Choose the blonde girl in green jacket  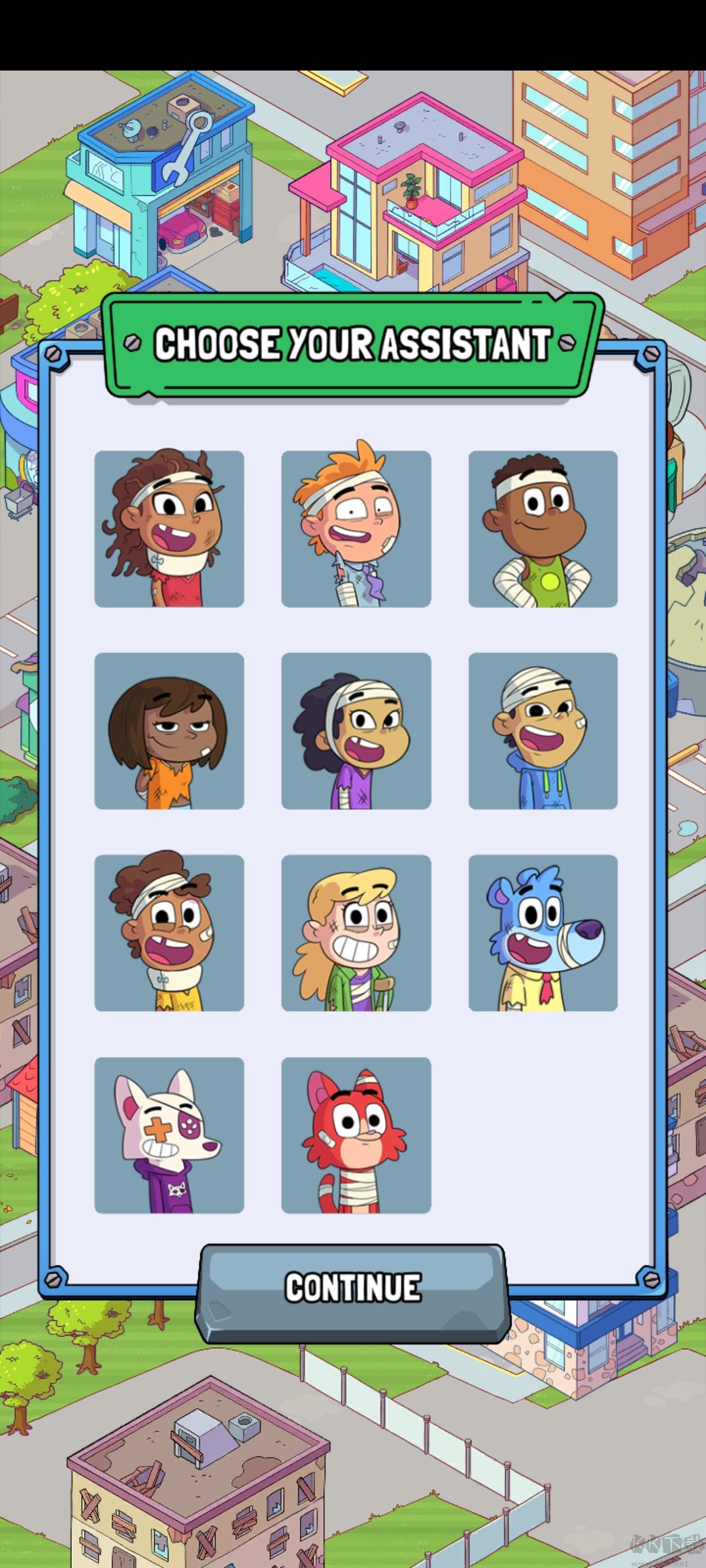(356, 932)
